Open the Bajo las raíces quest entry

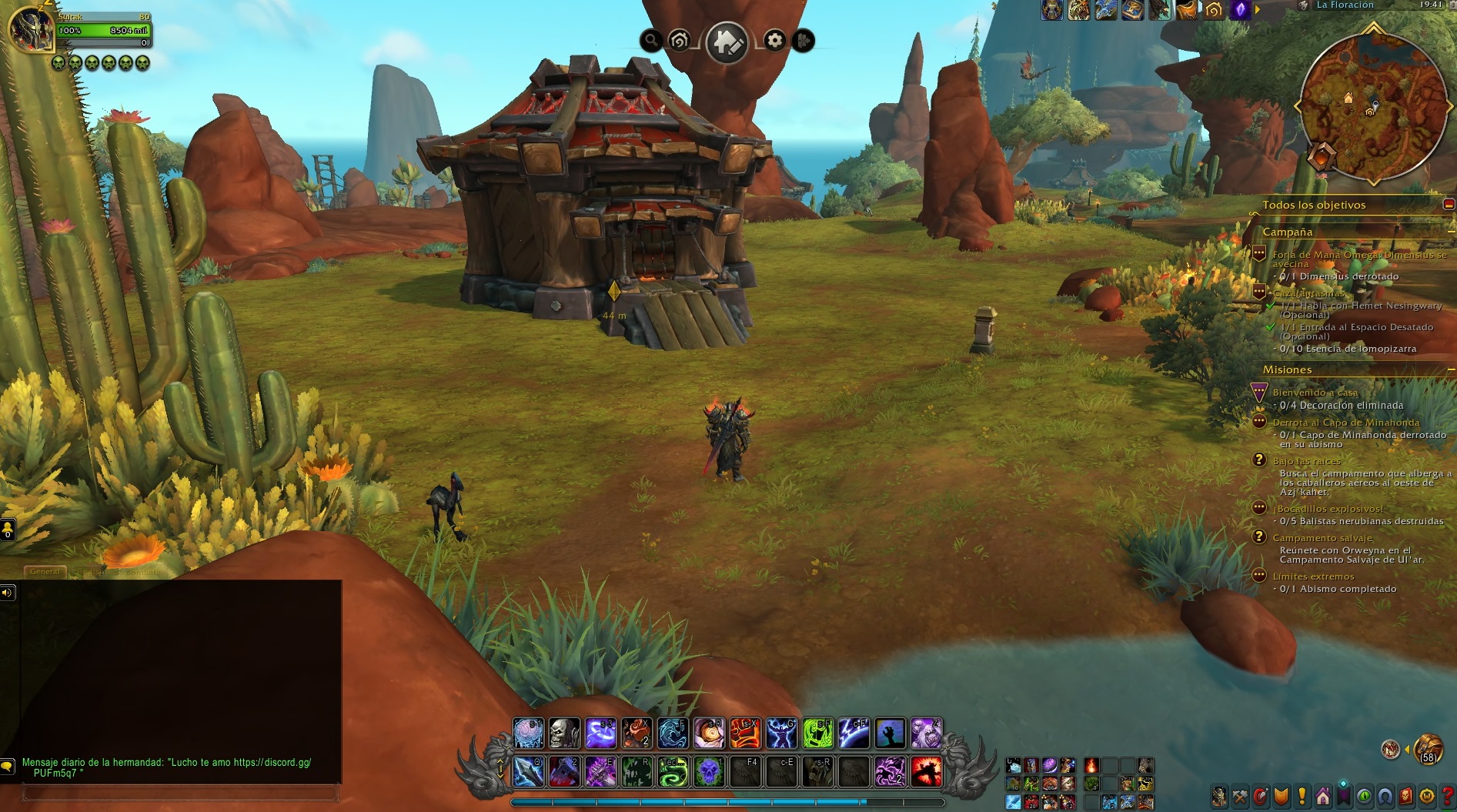point(1306,461)
